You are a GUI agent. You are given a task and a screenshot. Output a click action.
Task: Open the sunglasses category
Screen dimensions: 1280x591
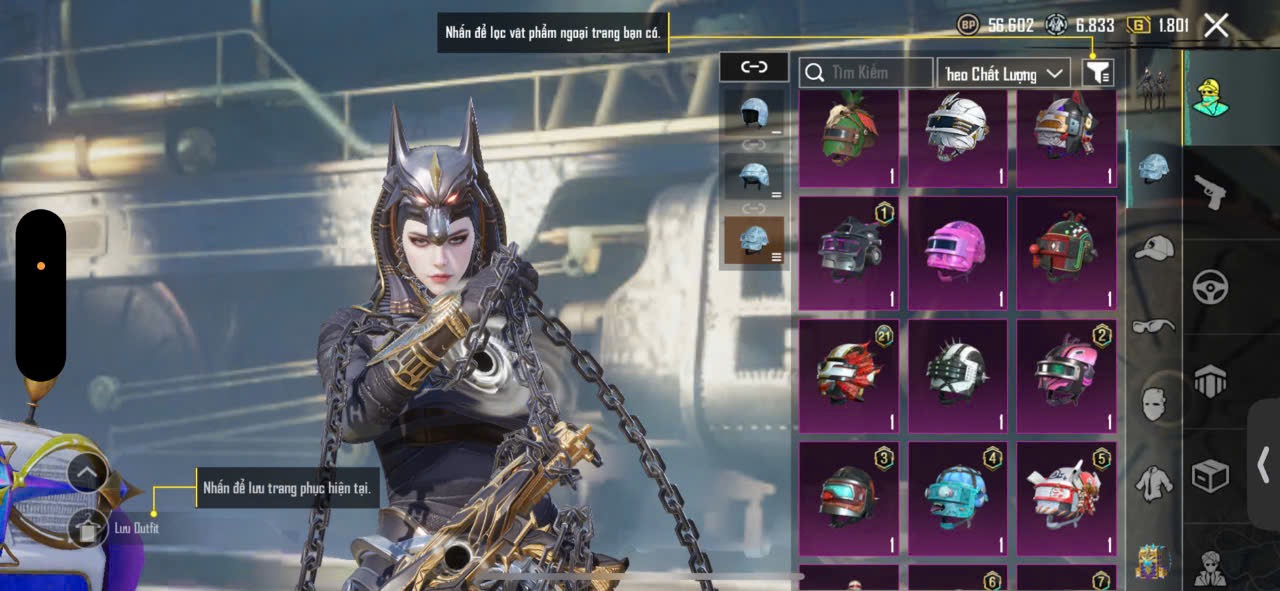click(x=1154, y=326)
